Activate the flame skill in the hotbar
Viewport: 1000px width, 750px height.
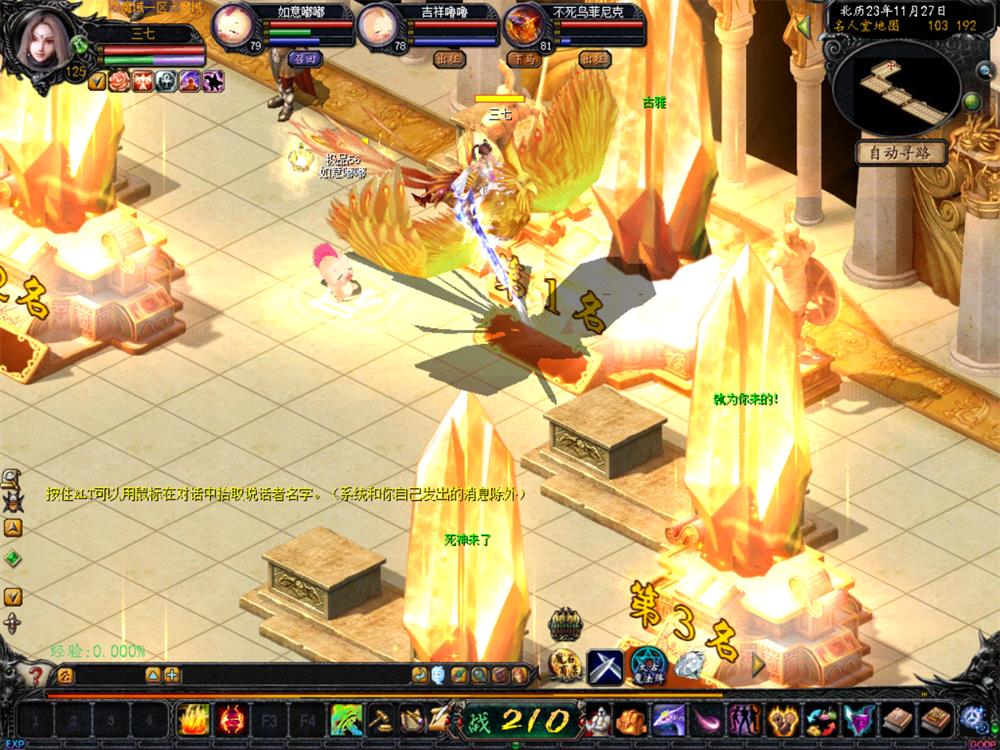click(x=193, y=718)
